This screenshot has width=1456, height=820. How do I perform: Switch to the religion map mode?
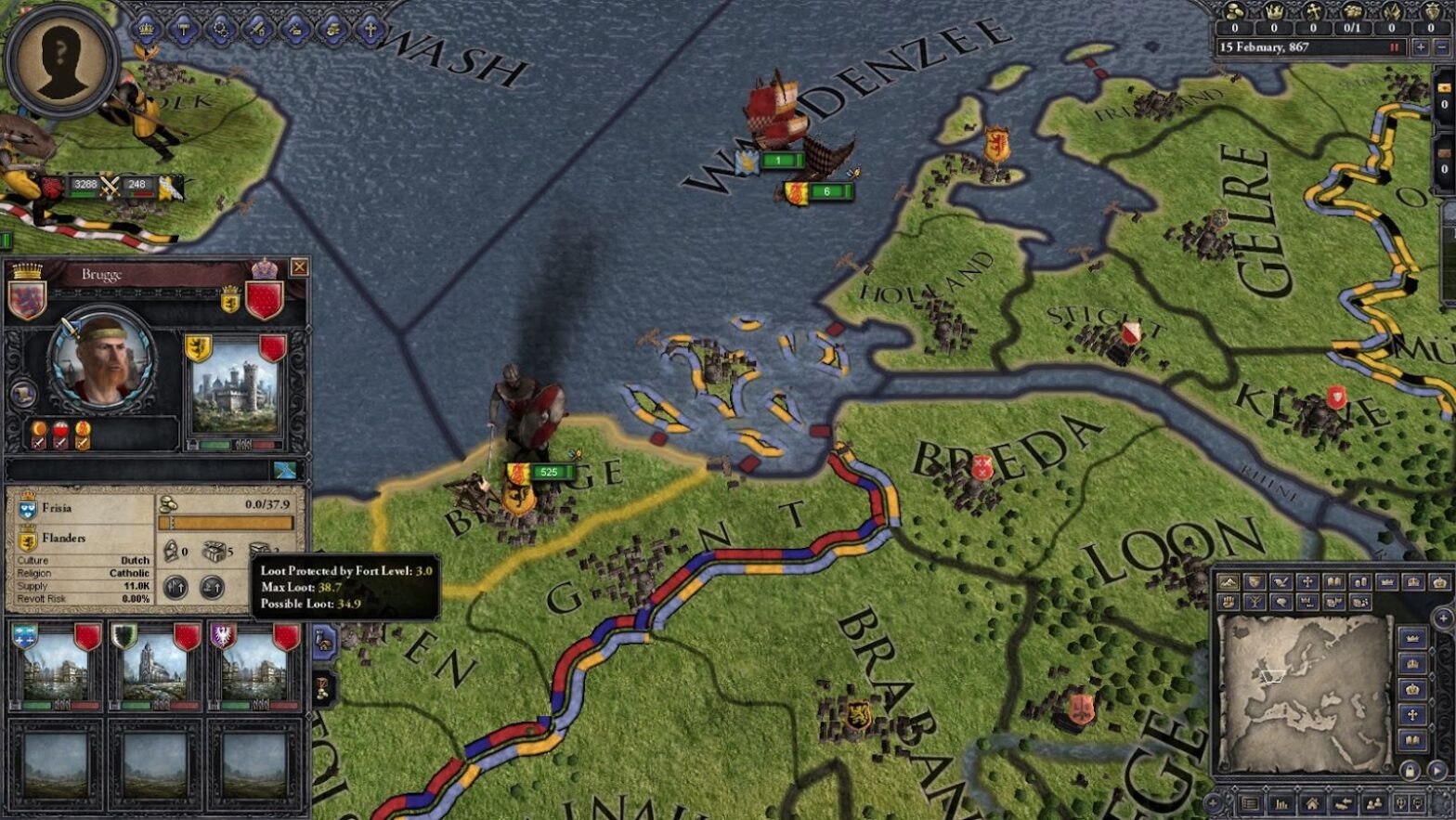pyautogui.click(x=1306, y=580)
